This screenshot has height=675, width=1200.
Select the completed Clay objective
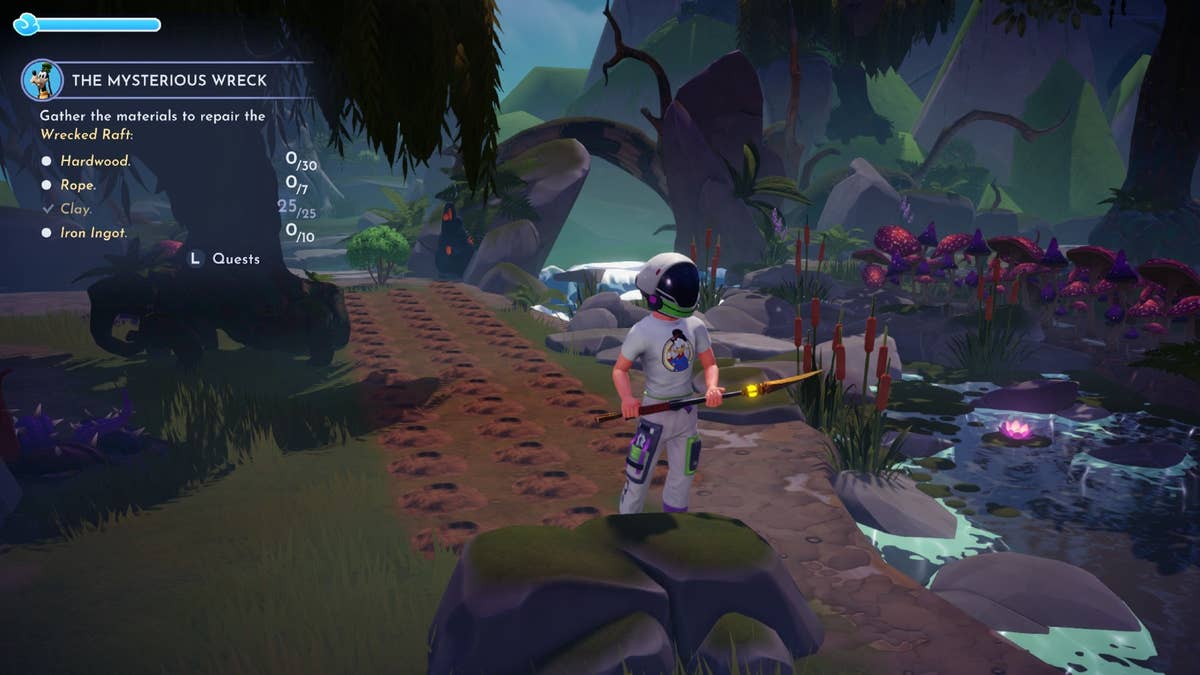tap(76, 209)
